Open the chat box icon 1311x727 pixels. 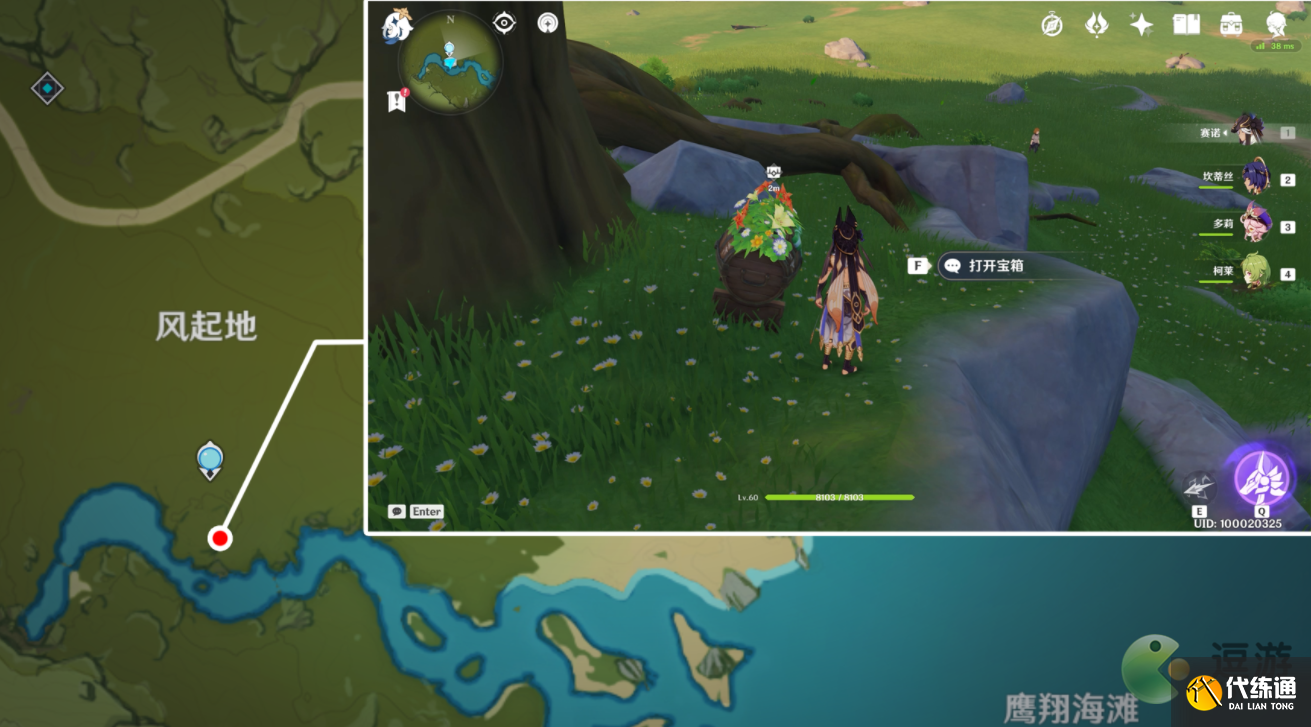pos(397,511)
